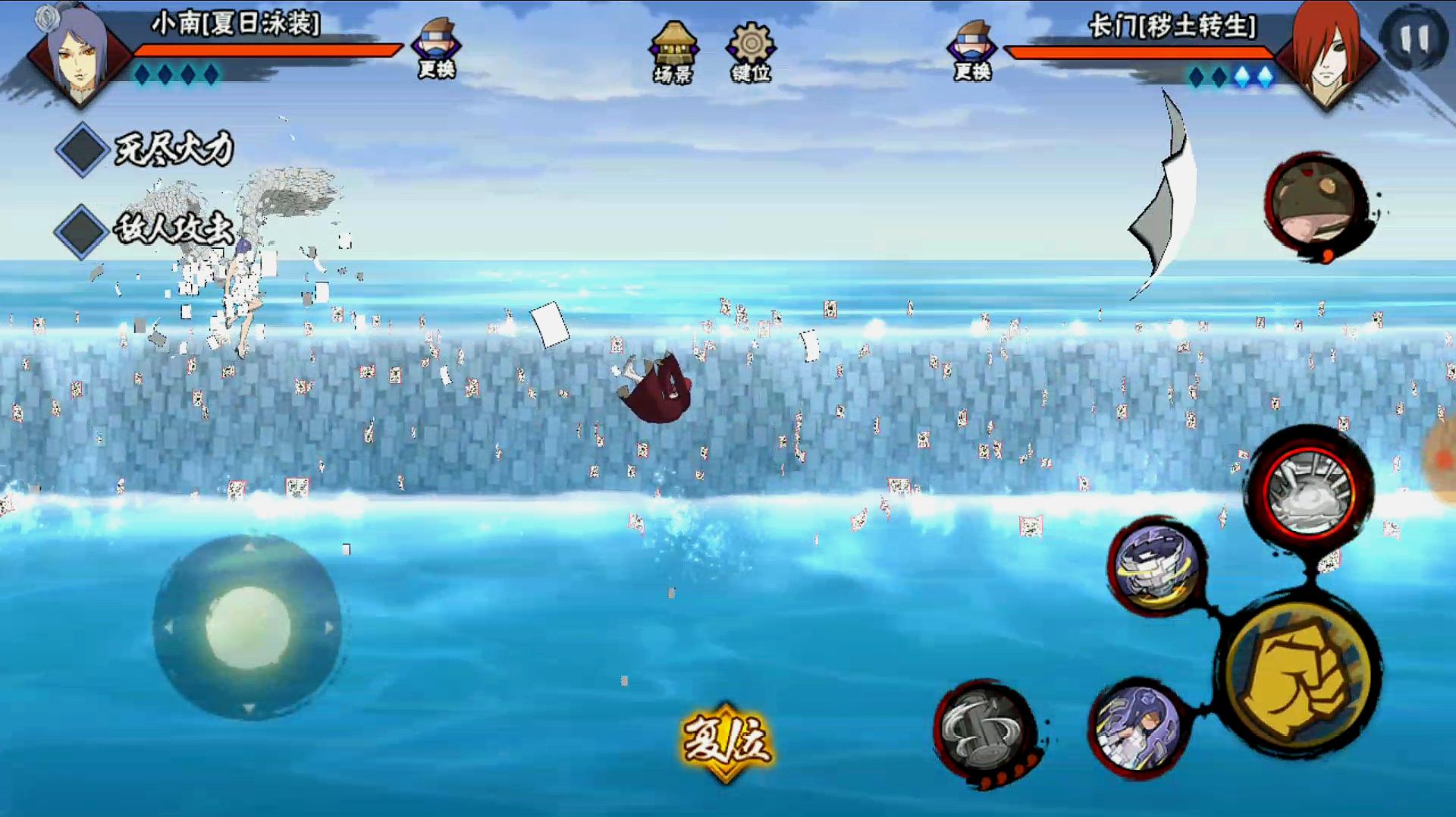Pause the game with the top-right button
Viewport: 1456px width, 817px height.
tap(1414, 38)
